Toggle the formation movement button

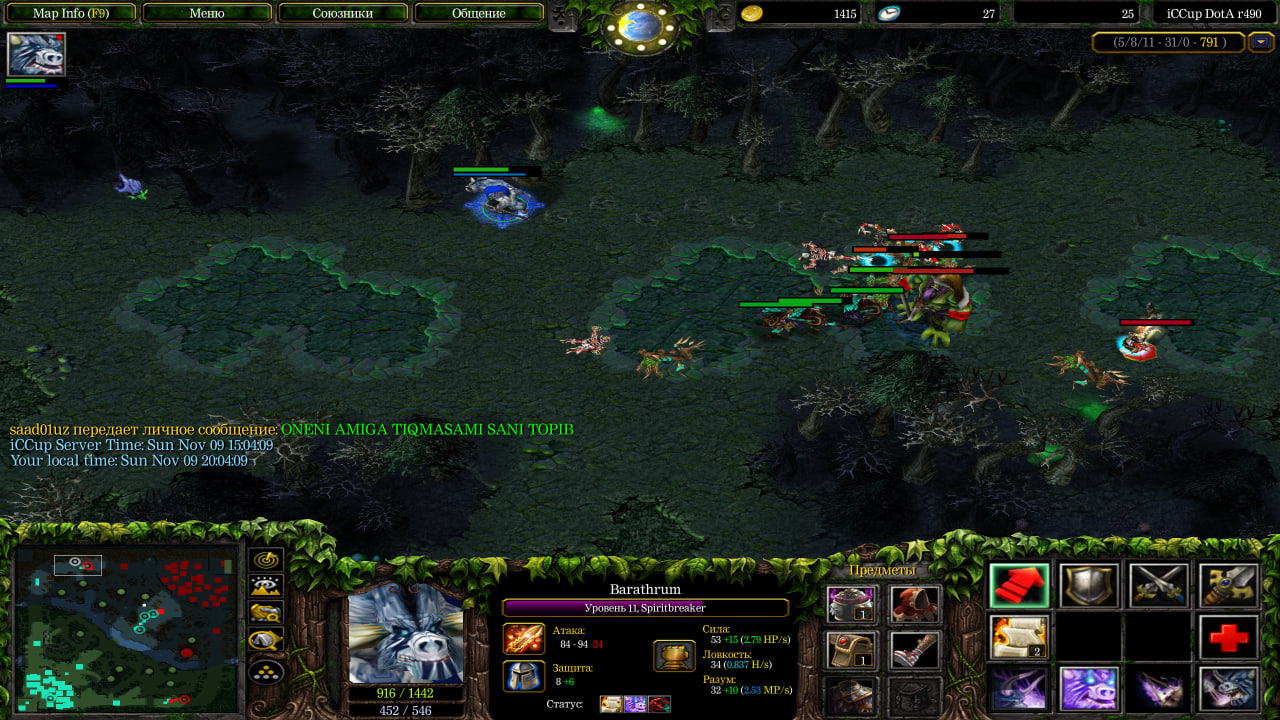click(x=266, y=670)
